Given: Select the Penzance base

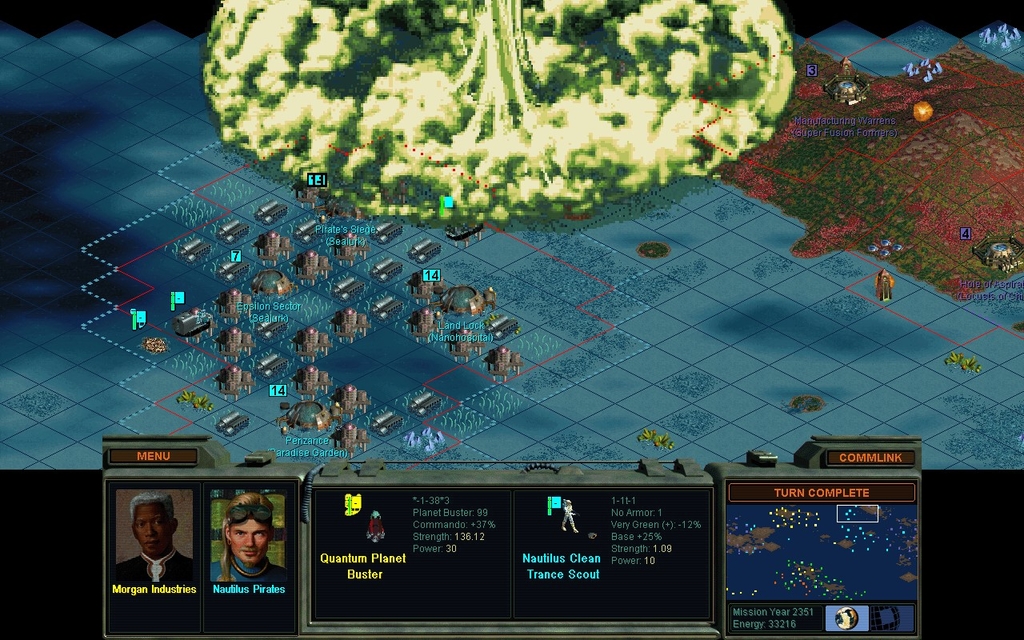Looking at the screenshot, I should point(306,415).
